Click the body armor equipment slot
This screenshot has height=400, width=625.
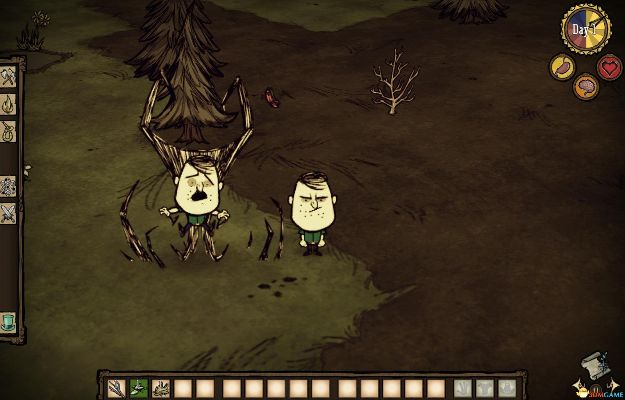click(485, 387)
